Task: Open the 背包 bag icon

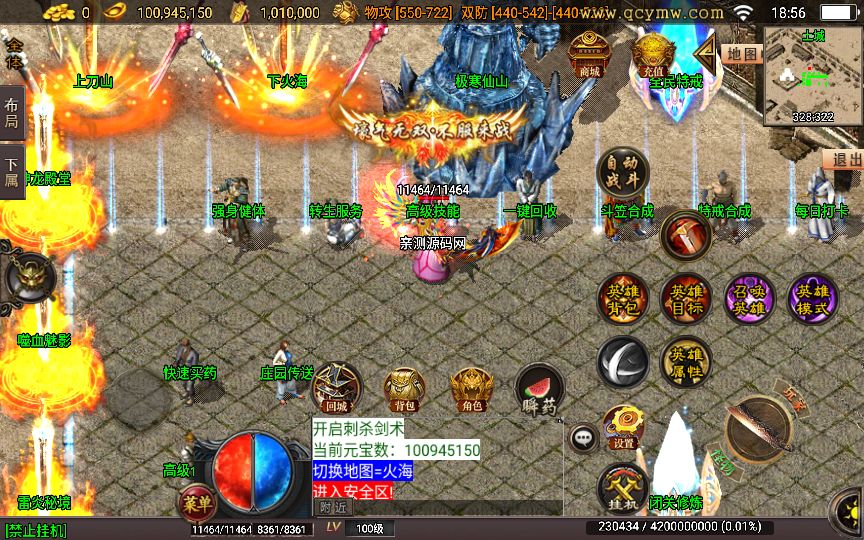Action: (x=404, y=388)
